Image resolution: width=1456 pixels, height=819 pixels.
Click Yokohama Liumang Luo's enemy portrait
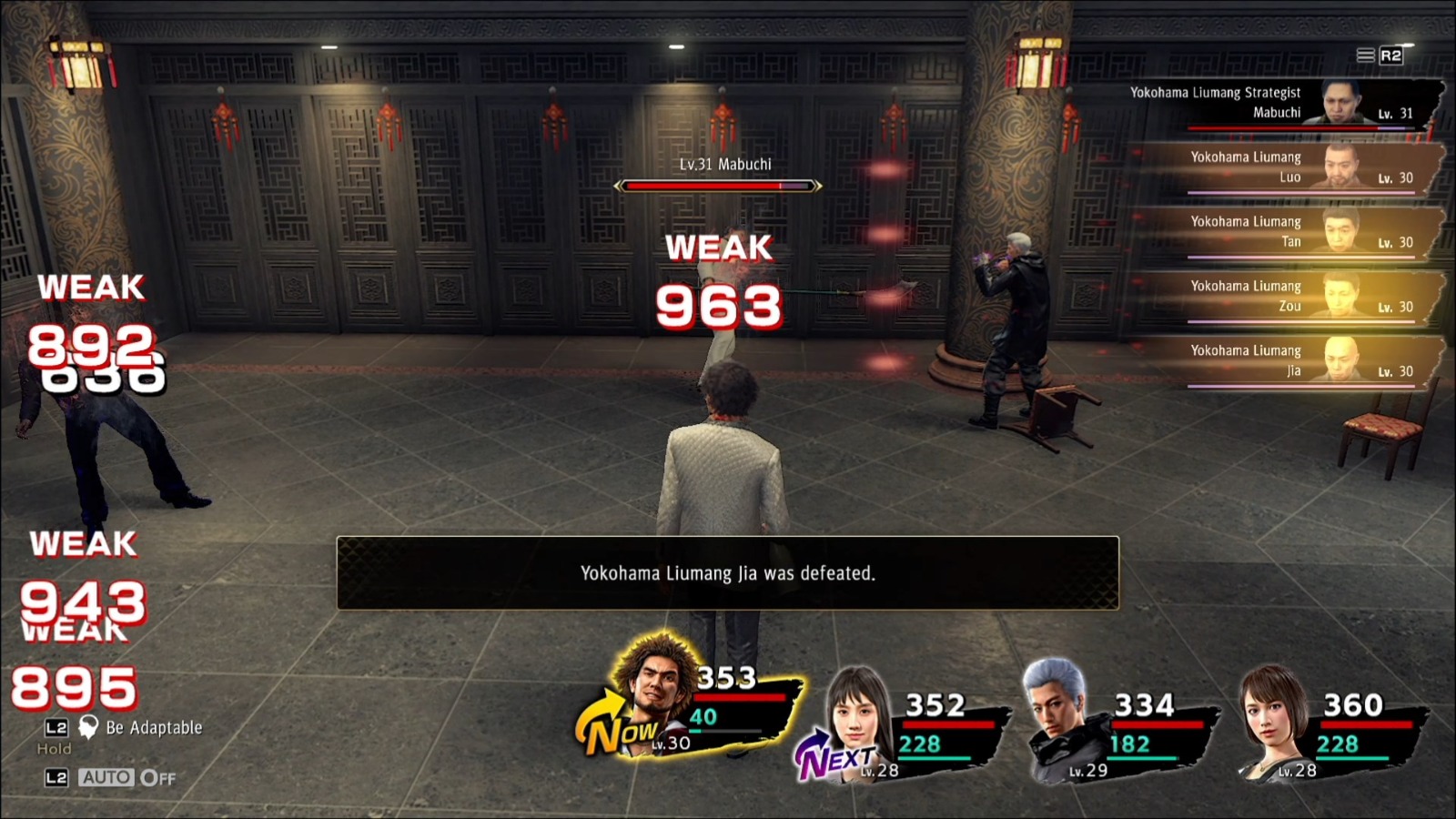pyautogui.click(x=1340, y=168)
